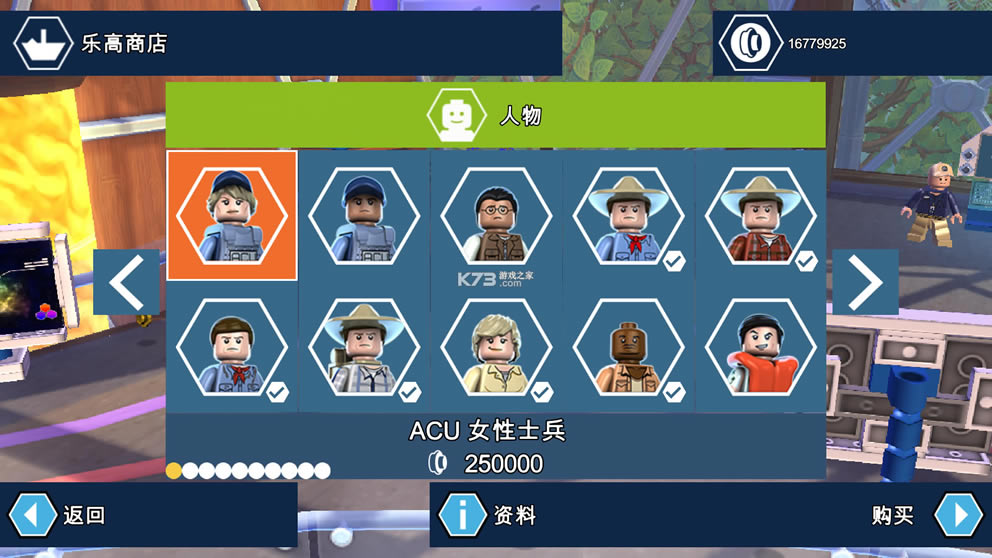
Task: Show the previous page of characters
Action: coord(127,282)
